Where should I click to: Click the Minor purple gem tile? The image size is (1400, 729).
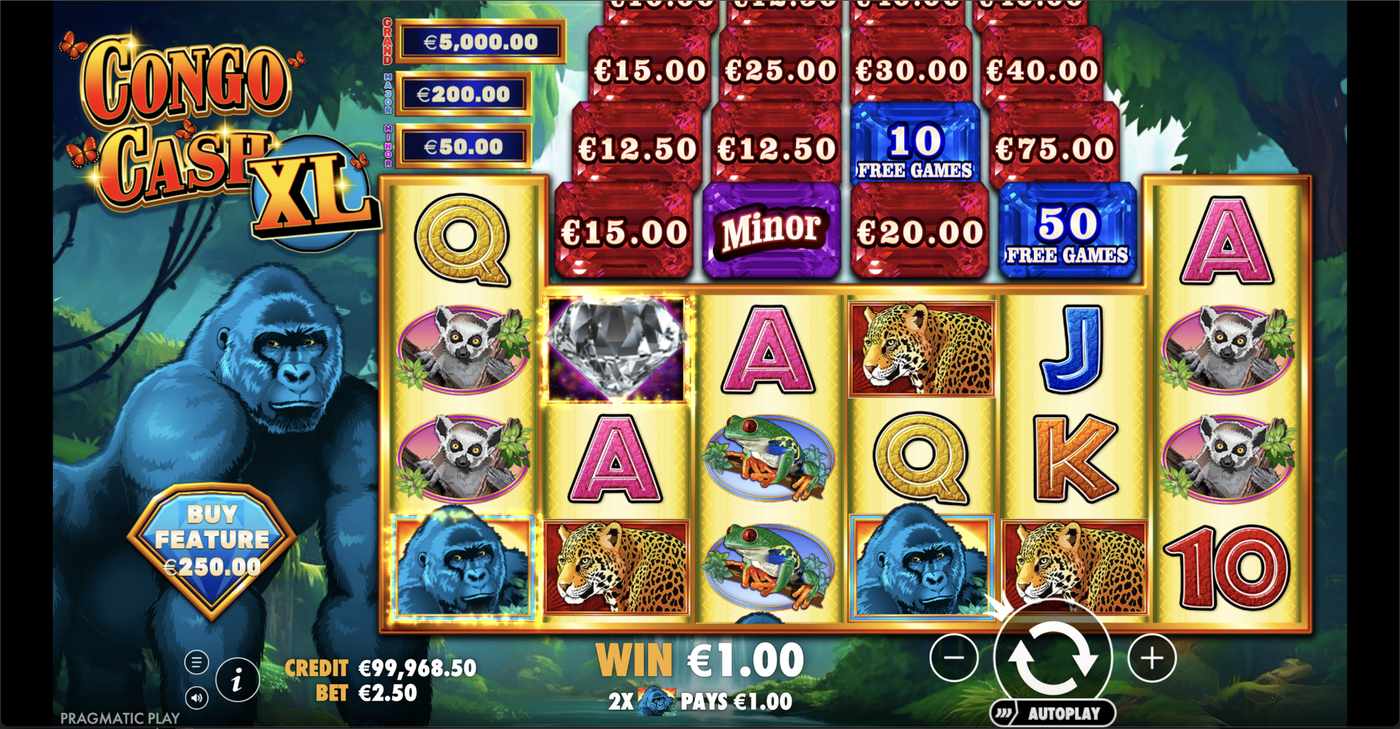point(771,229)
